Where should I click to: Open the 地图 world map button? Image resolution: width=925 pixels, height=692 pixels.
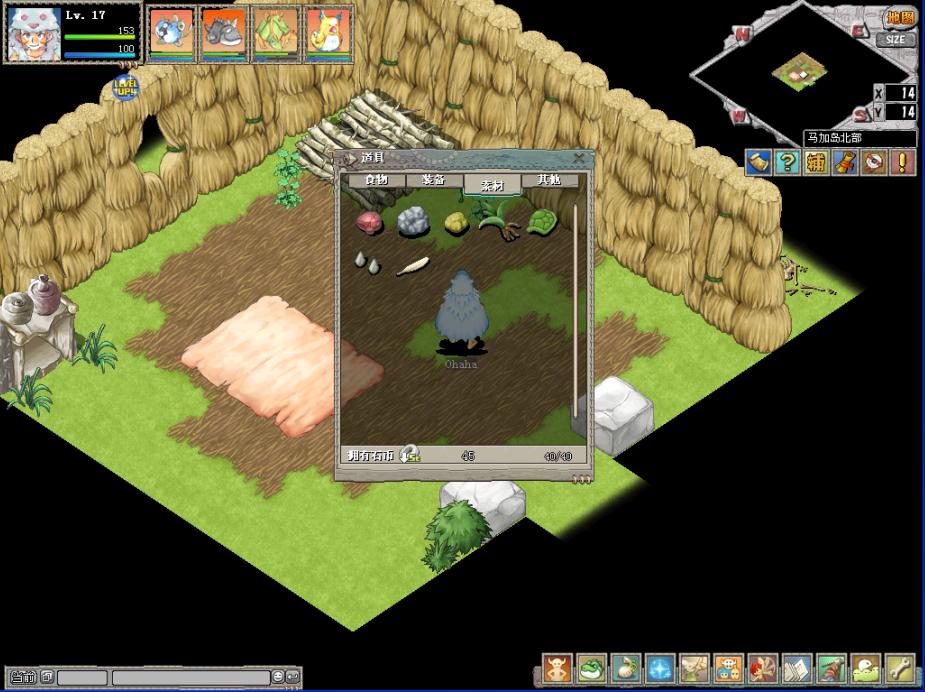pos(899,18)
